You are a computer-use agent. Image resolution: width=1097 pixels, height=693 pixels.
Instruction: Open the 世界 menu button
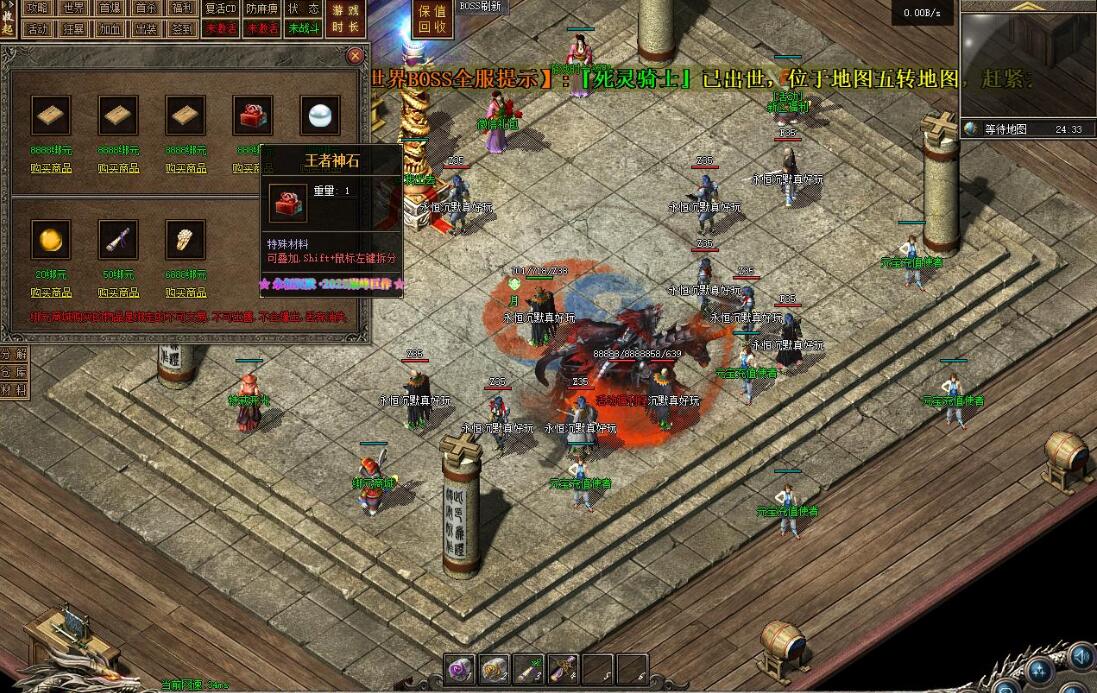point(73,8)
